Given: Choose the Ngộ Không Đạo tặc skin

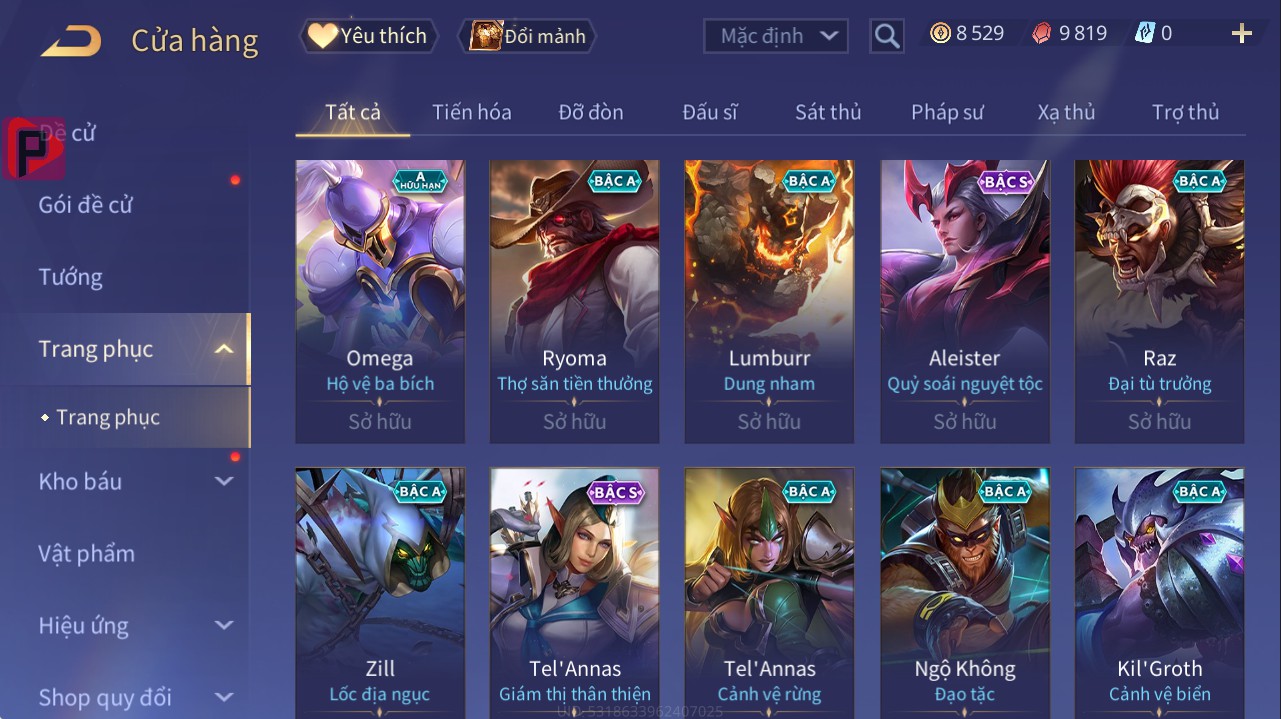Looking at the screenshot, I should [x=965, y=592].
